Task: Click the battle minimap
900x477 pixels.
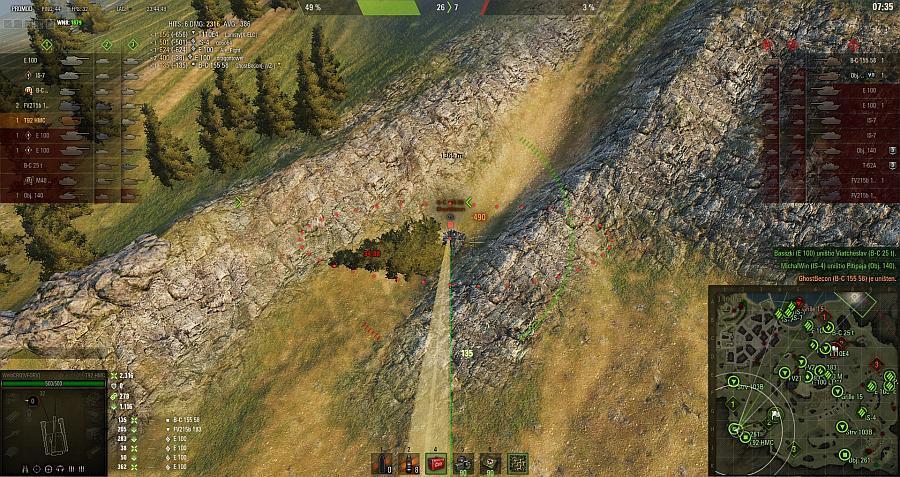Action: point(803,380)
